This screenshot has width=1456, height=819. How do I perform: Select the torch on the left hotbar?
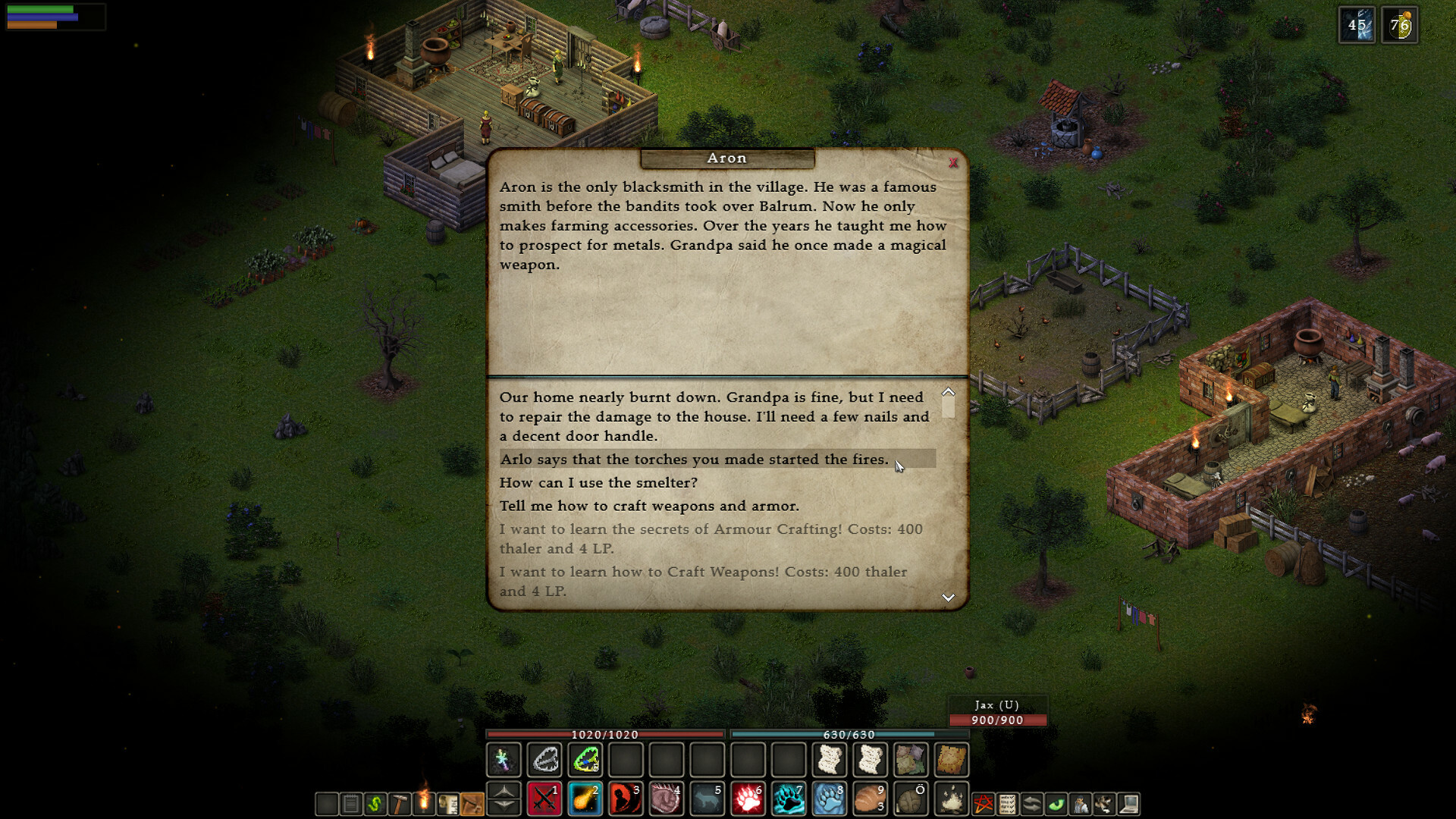tap(423, 802)
